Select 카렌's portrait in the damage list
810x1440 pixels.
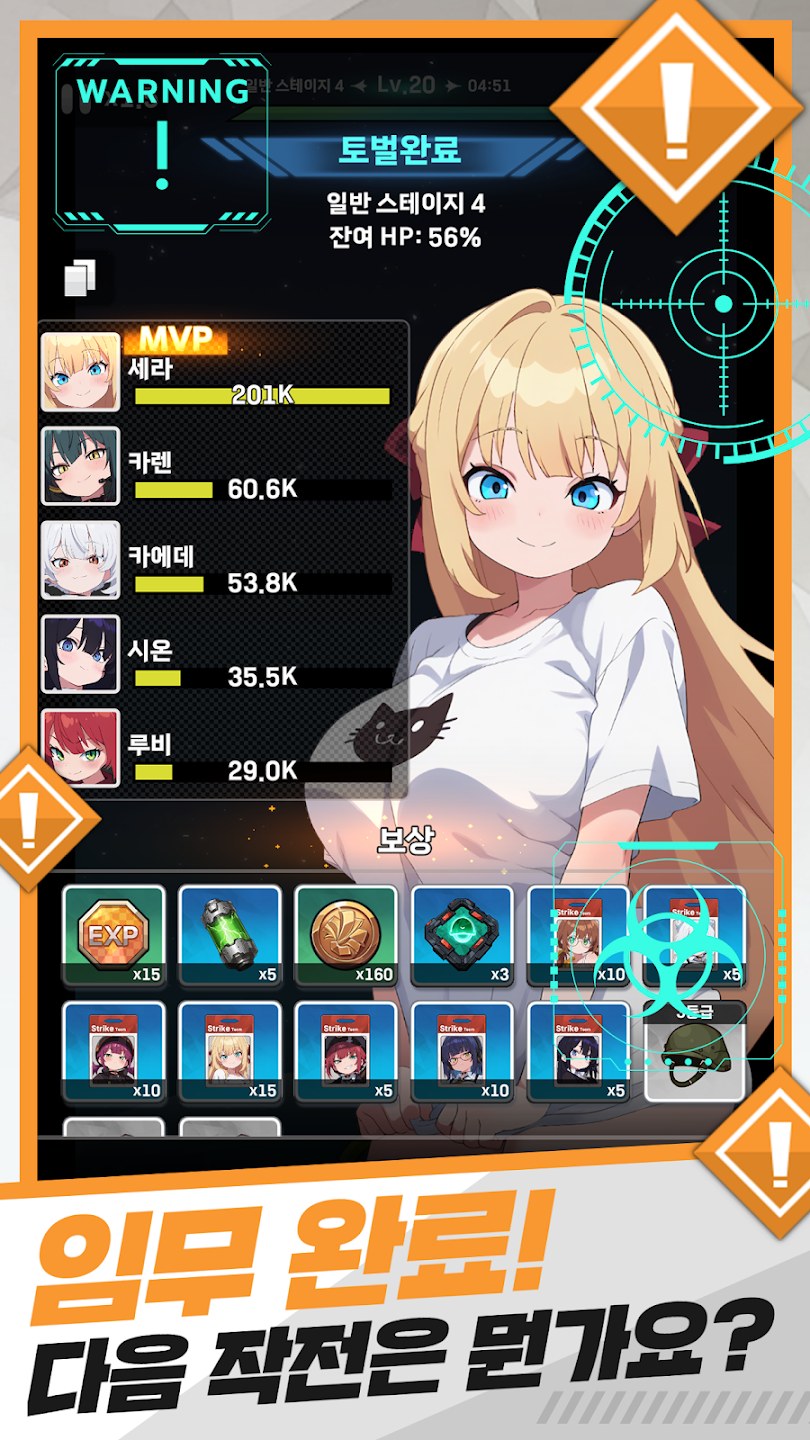[x=80, y=466]
